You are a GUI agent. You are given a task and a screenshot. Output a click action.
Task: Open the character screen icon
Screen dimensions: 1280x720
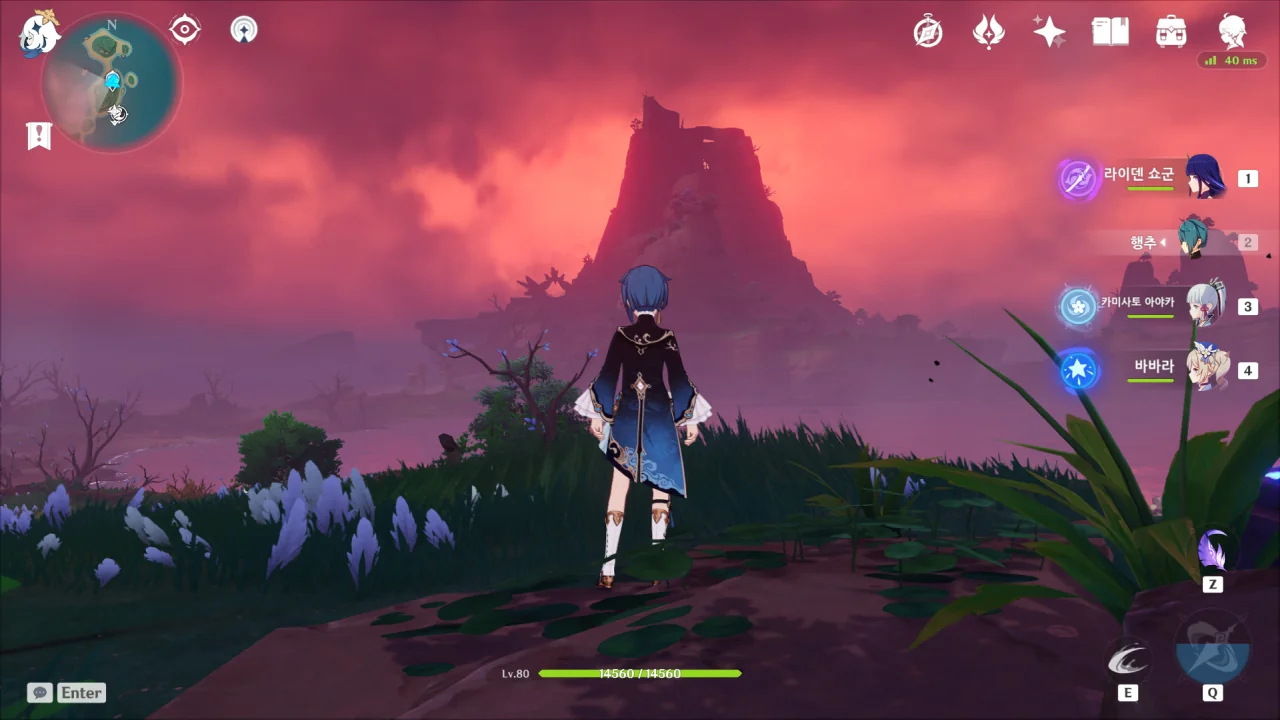(x=1232, y=32)
